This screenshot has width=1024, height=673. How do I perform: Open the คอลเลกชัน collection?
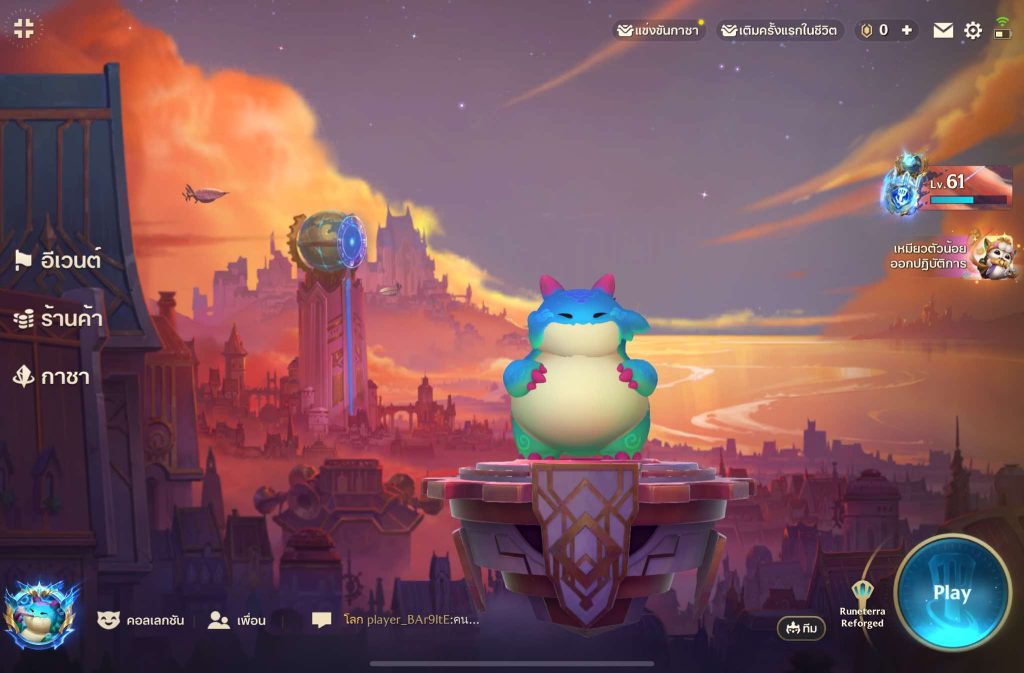141,620
